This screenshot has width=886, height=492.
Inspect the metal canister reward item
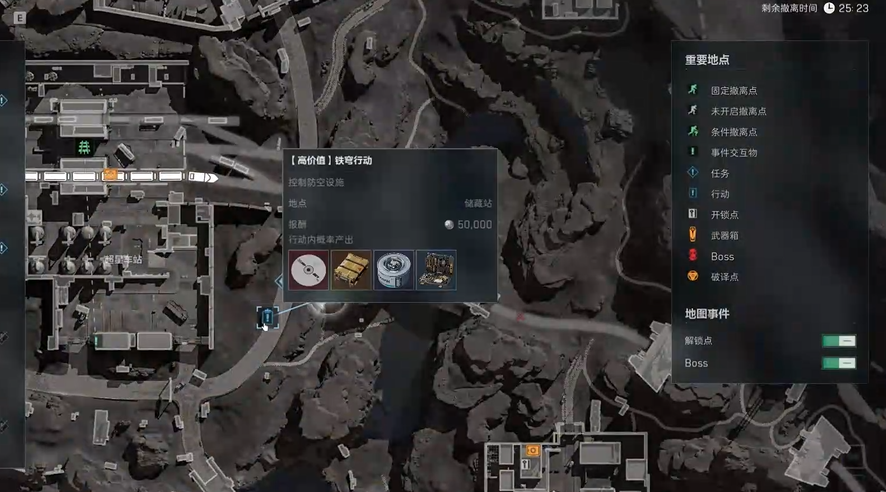coord(394,270)
